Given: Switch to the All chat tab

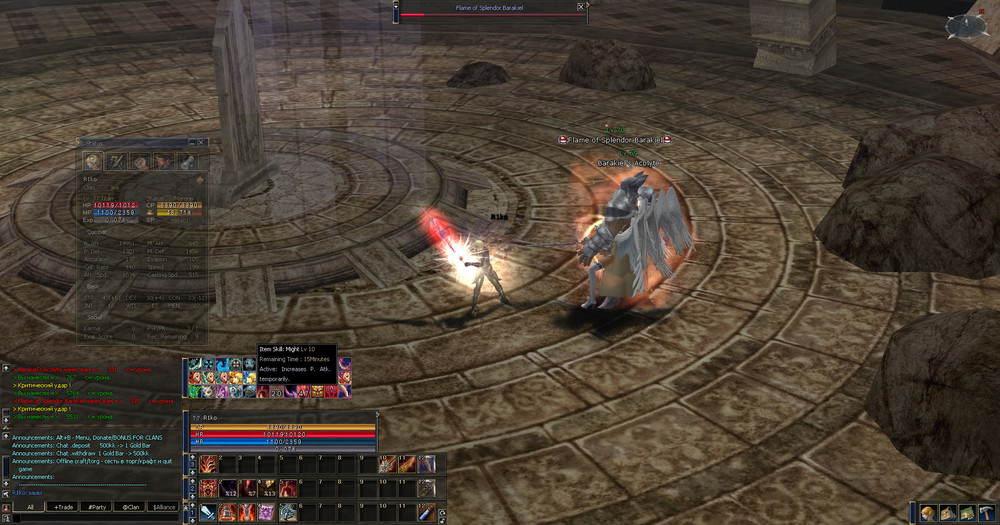Looking at the screenshot, I should (30, 507).
